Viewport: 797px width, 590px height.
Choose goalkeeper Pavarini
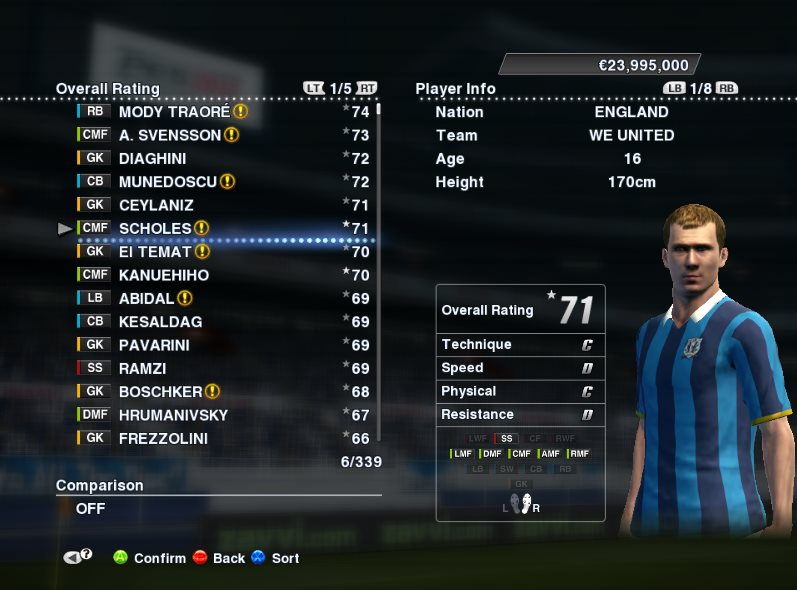click(154, 345)
